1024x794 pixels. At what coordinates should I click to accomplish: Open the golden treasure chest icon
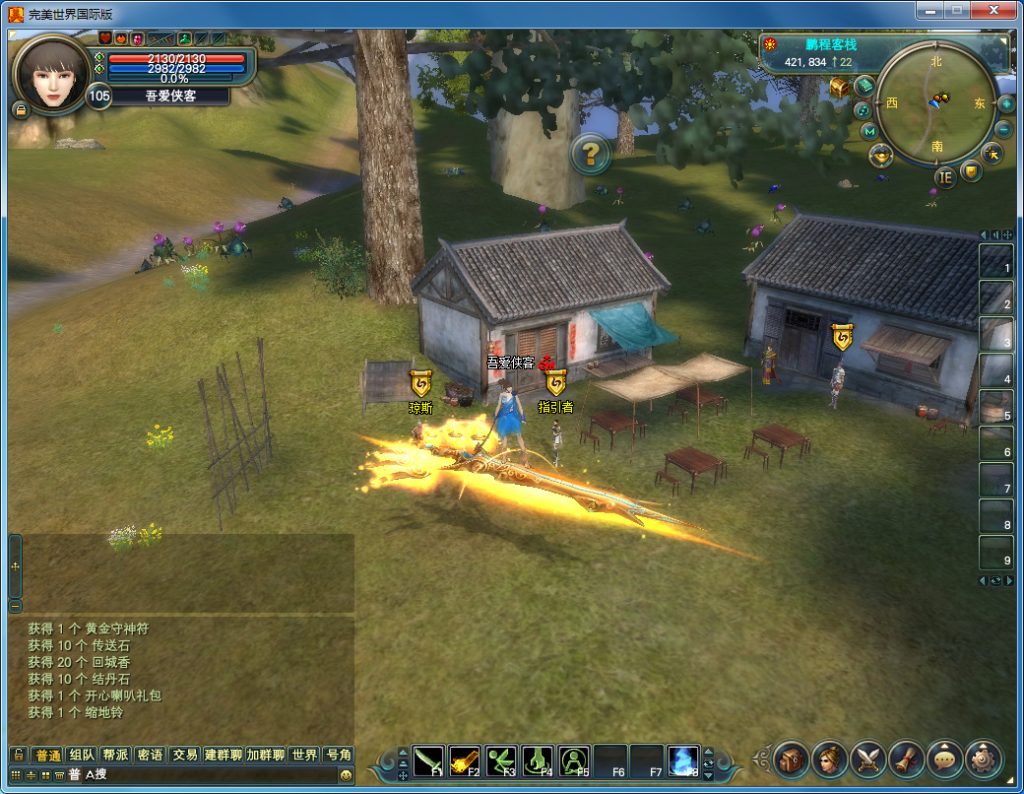[x=839, y=88]
